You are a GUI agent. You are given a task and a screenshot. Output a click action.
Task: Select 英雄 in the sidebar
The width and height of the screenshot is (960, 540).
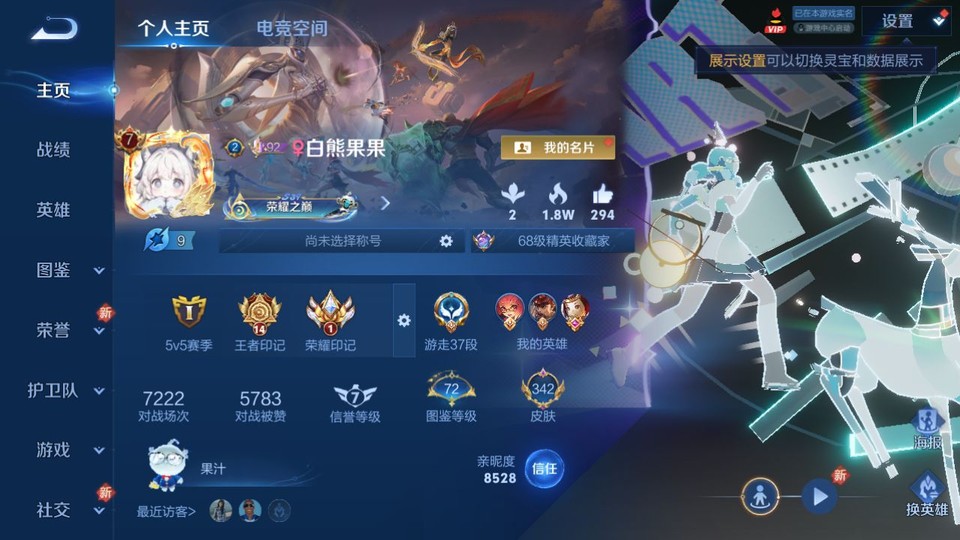(54, 210)
